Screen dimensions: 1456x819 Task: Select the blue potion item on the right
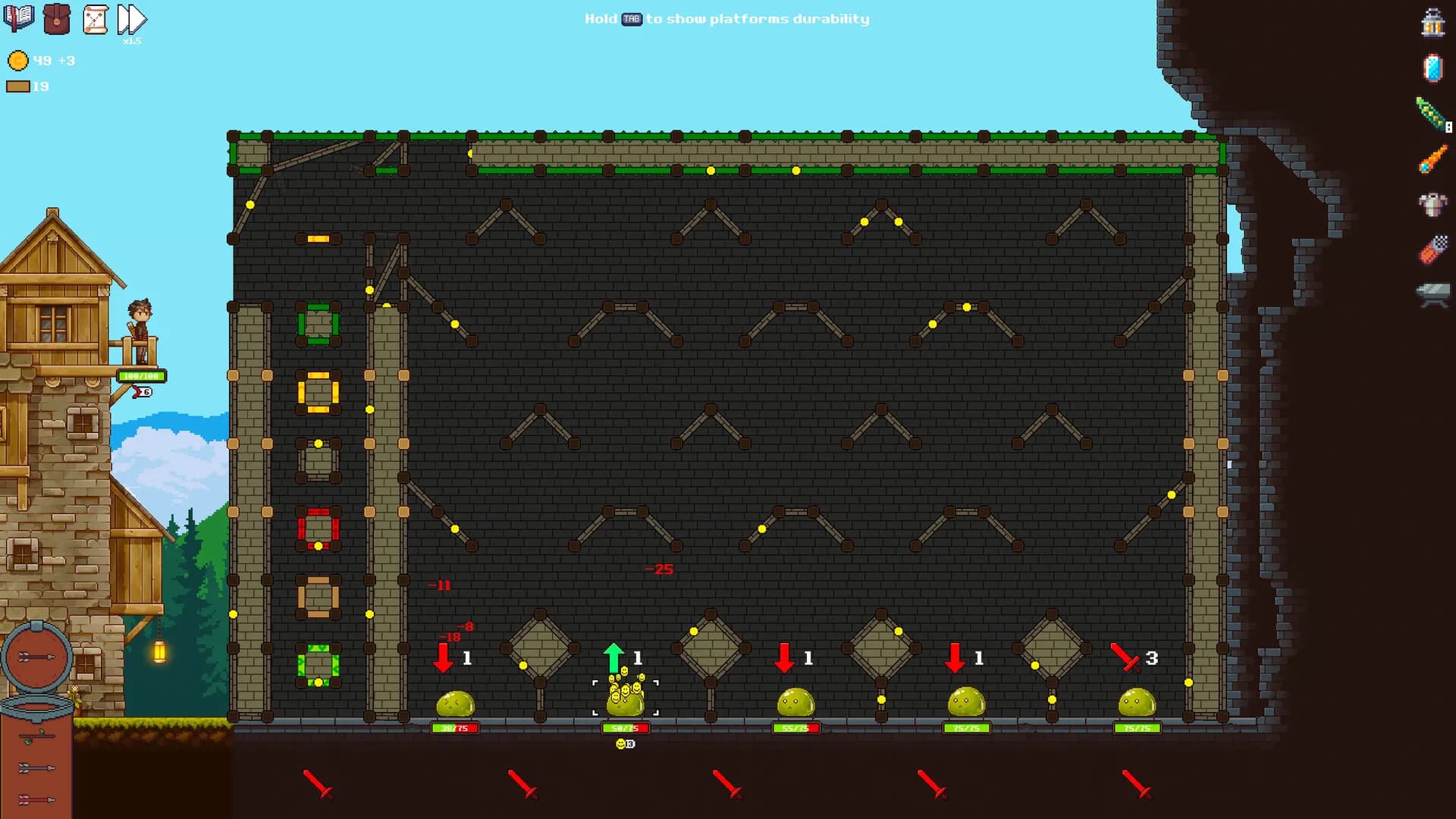[x=1432, y=68]
